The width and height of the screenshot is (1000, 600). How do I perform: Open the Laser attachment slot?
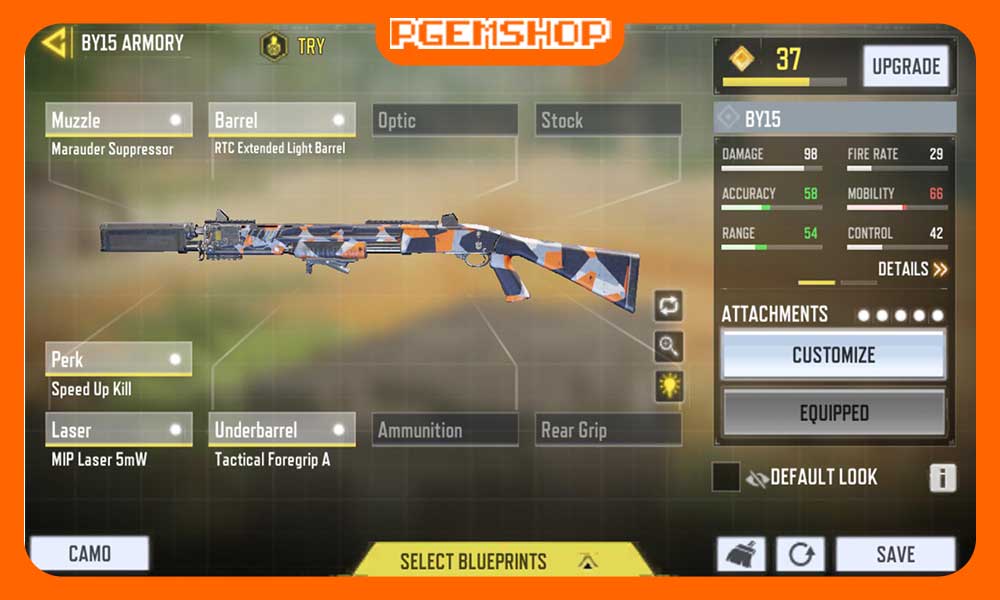pos(119,430)
